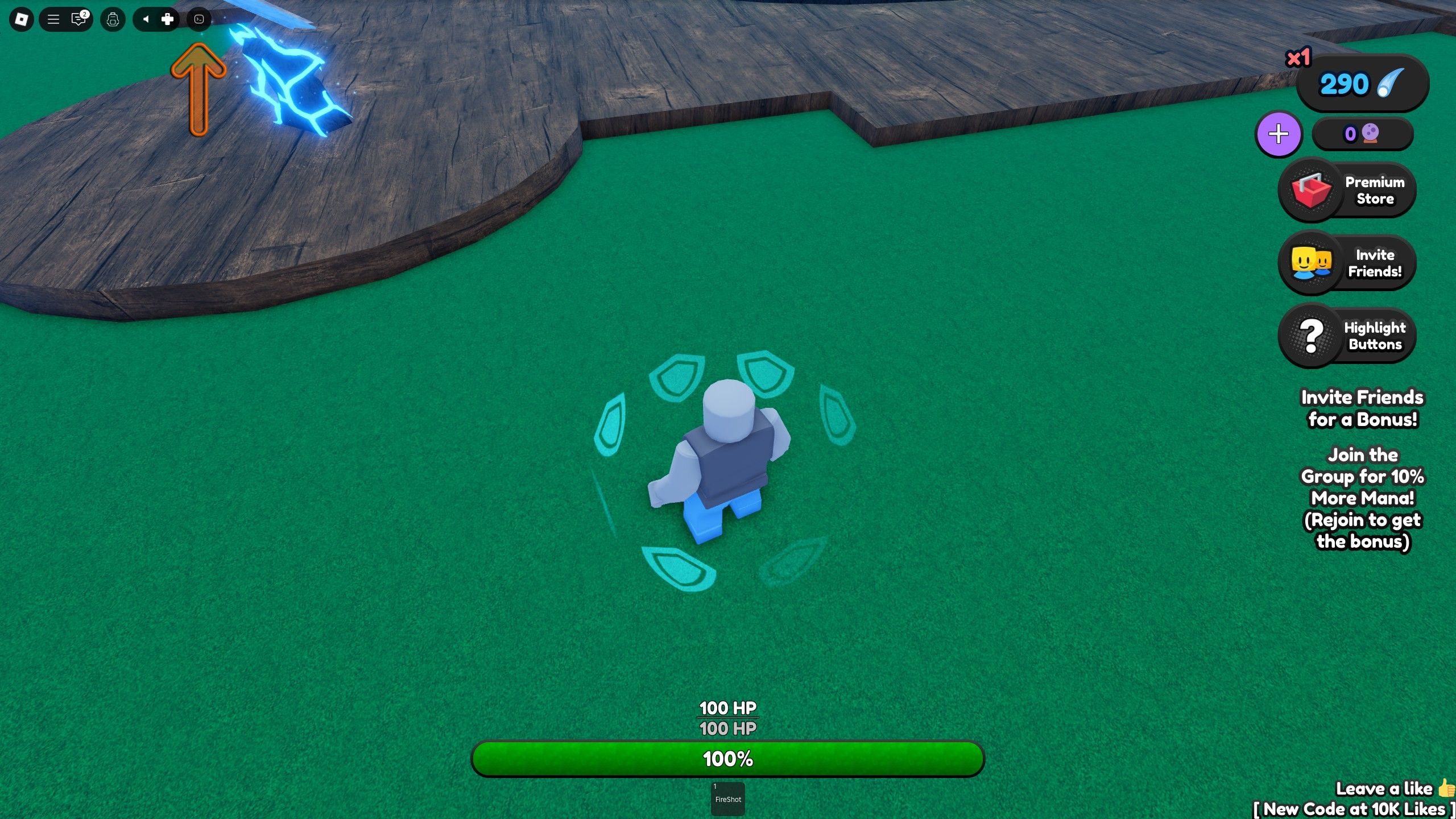
Task: Open the mana counter showing 290
Action: (x=1360, y=84)
